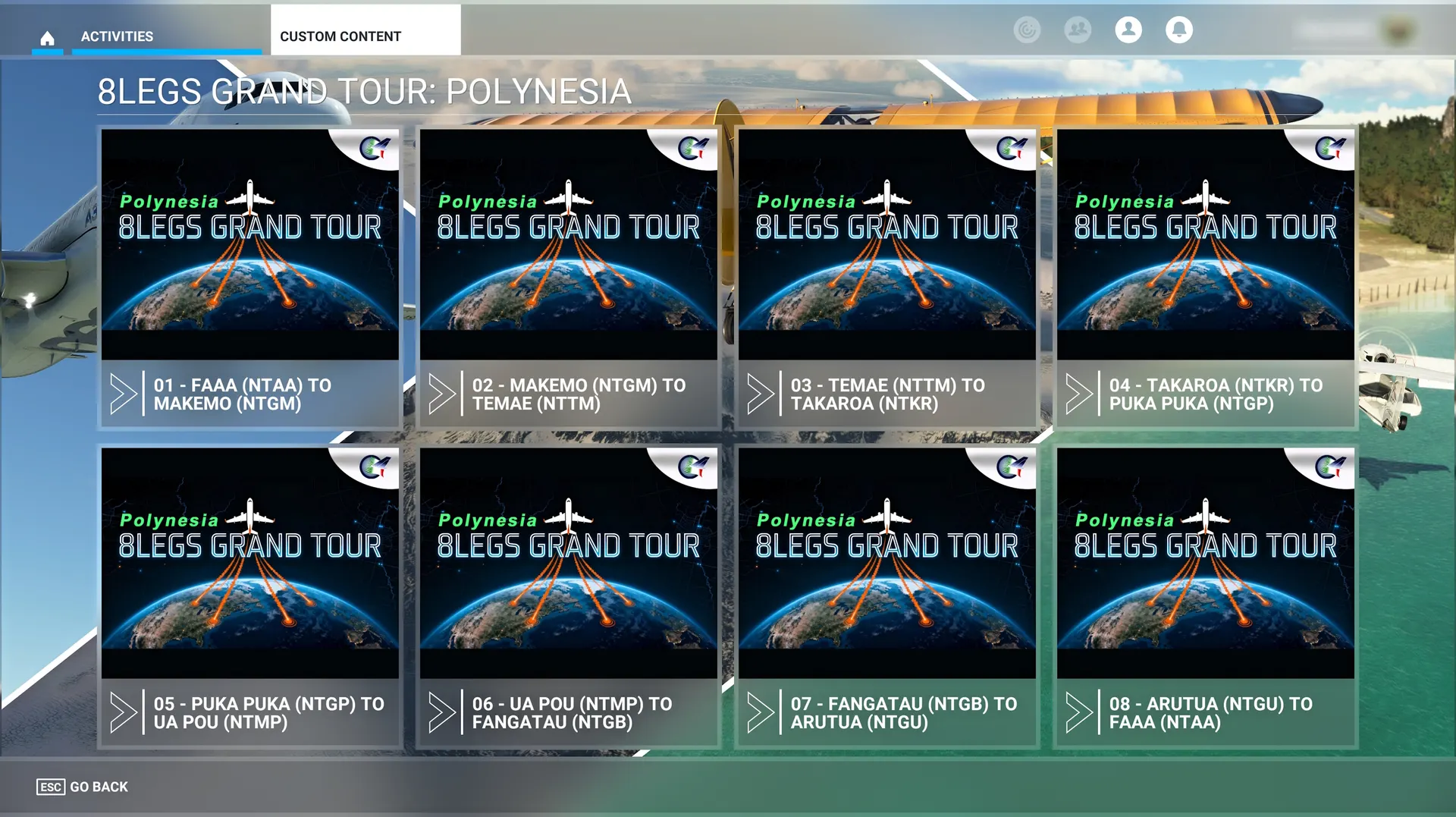1456x817 pixels.
Task: Launch leg 08 Arutua to FAAA
Action: coord(1205,596)
